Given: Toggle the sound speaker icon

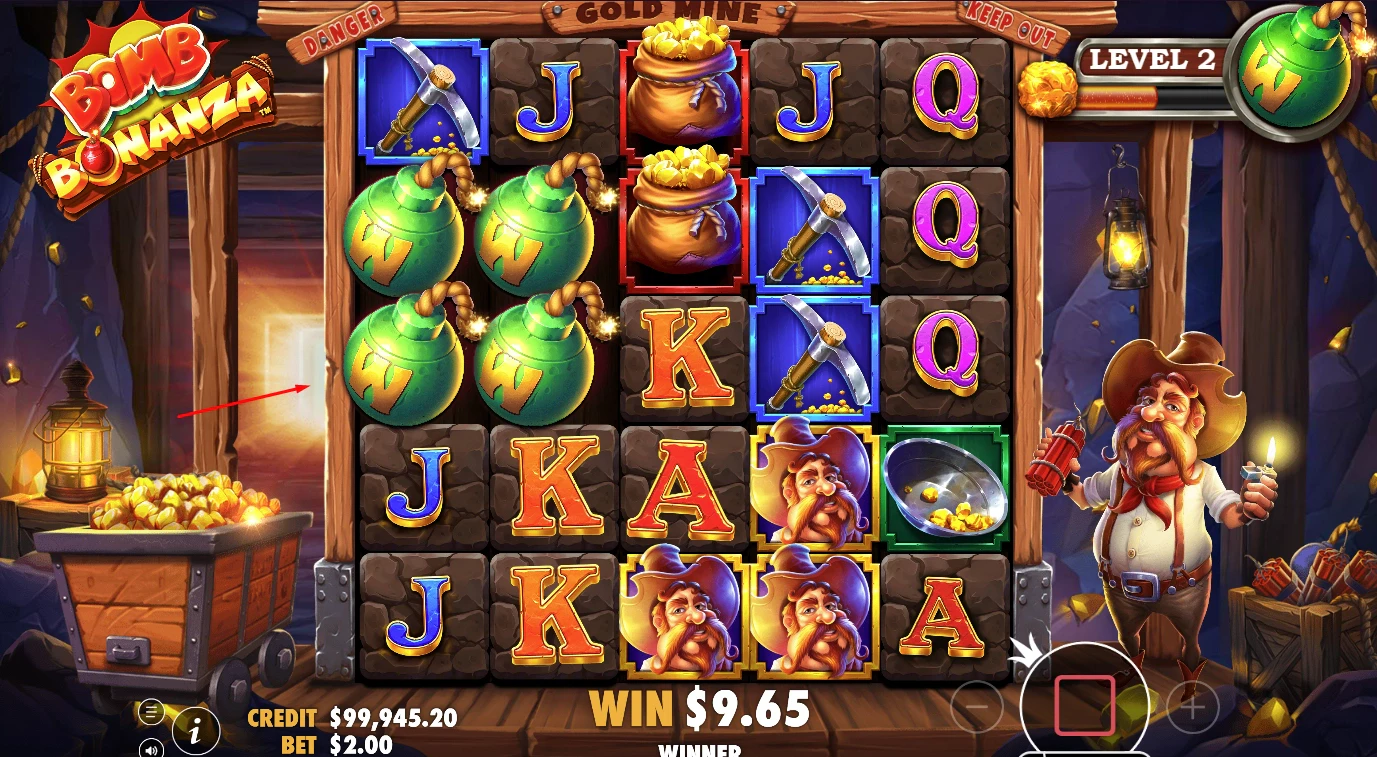Looking at the screenshot, I should tap(151, 746).
